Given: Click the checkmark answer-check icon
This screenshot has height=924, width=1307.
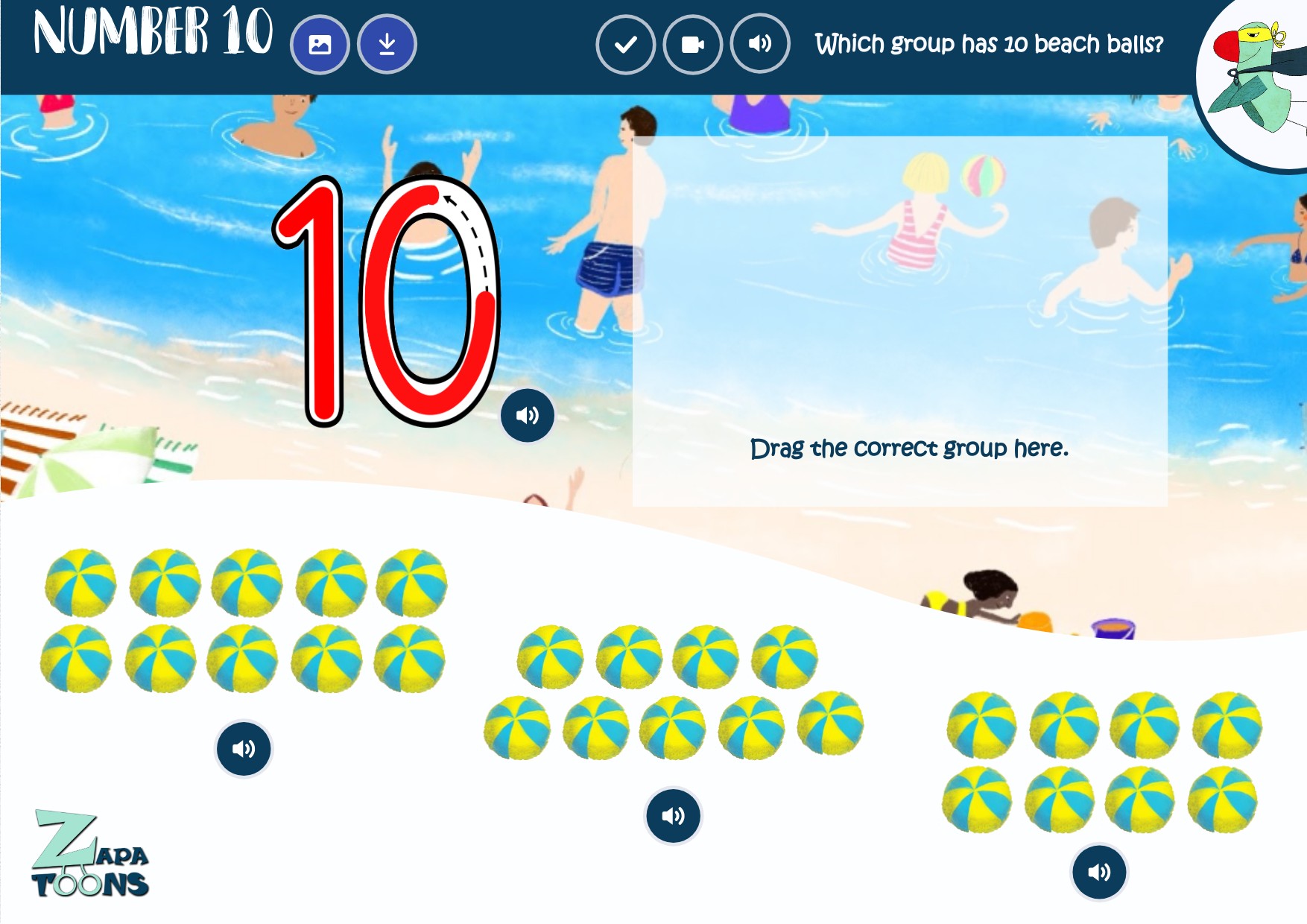Looking at the screenshot, I should coord(626,44).
